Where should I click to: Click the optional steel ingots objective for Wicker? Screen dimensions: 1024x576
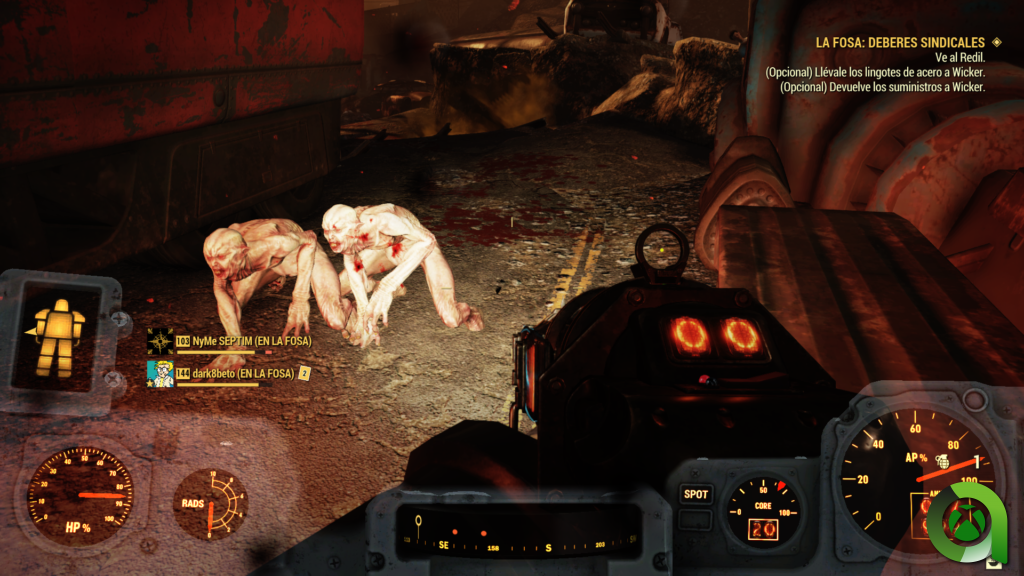coord(875,72)
